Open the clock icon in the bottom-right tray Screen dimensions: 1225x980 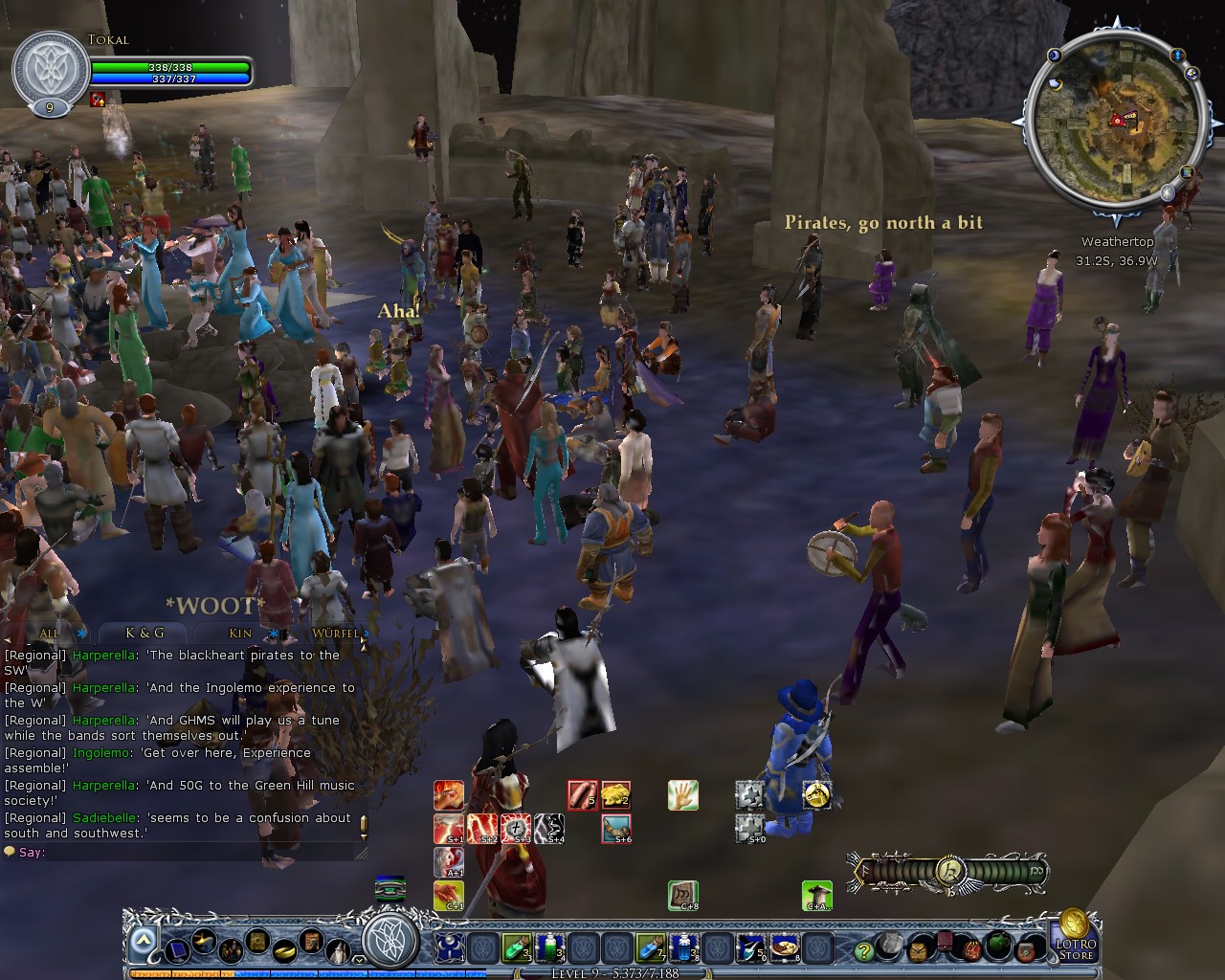coord(918,950)
